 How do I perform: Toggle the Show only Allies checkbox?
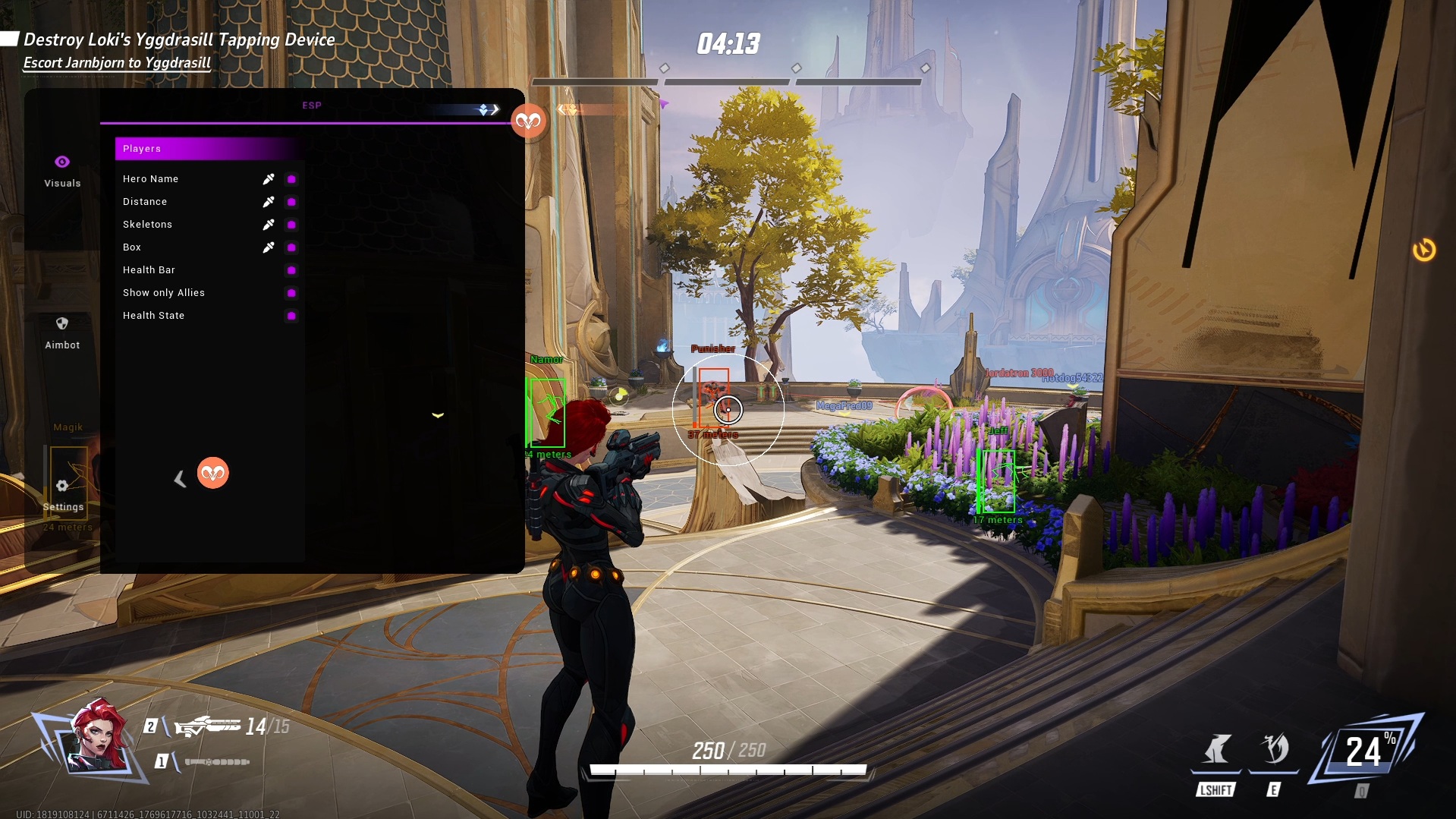(x=291, y=293)
